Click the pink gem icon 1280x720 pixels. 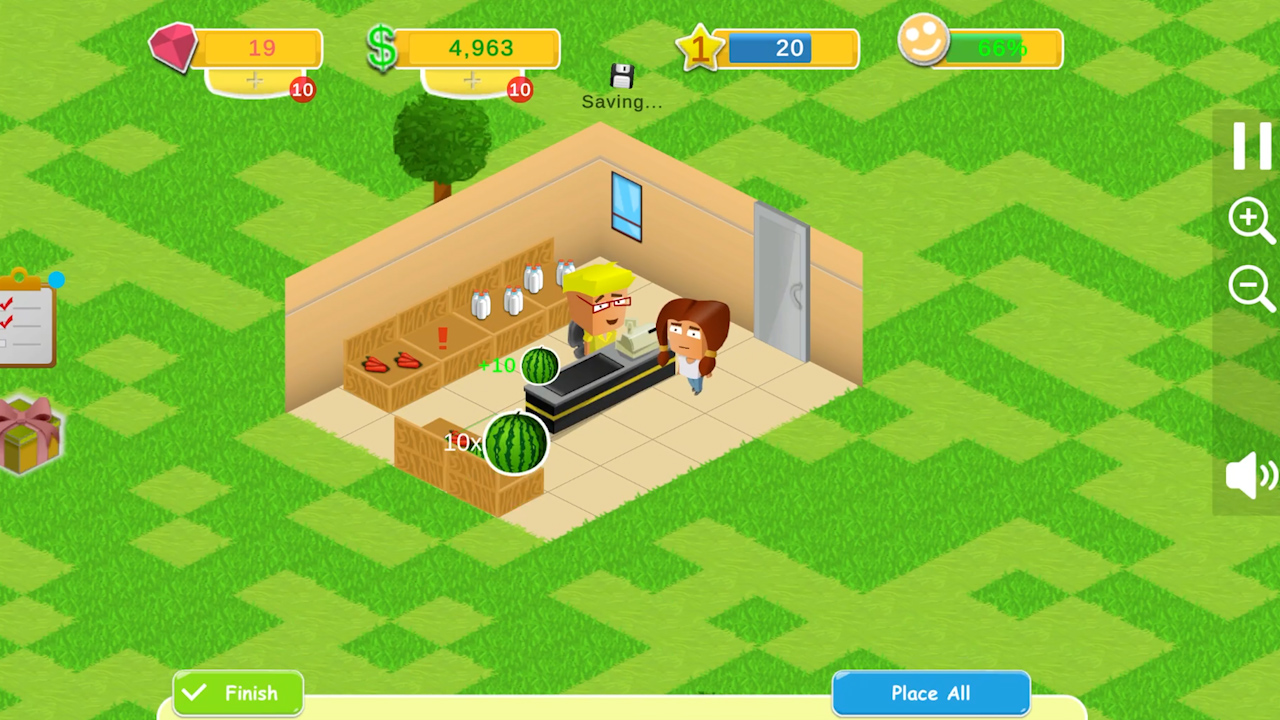point(175,48)
